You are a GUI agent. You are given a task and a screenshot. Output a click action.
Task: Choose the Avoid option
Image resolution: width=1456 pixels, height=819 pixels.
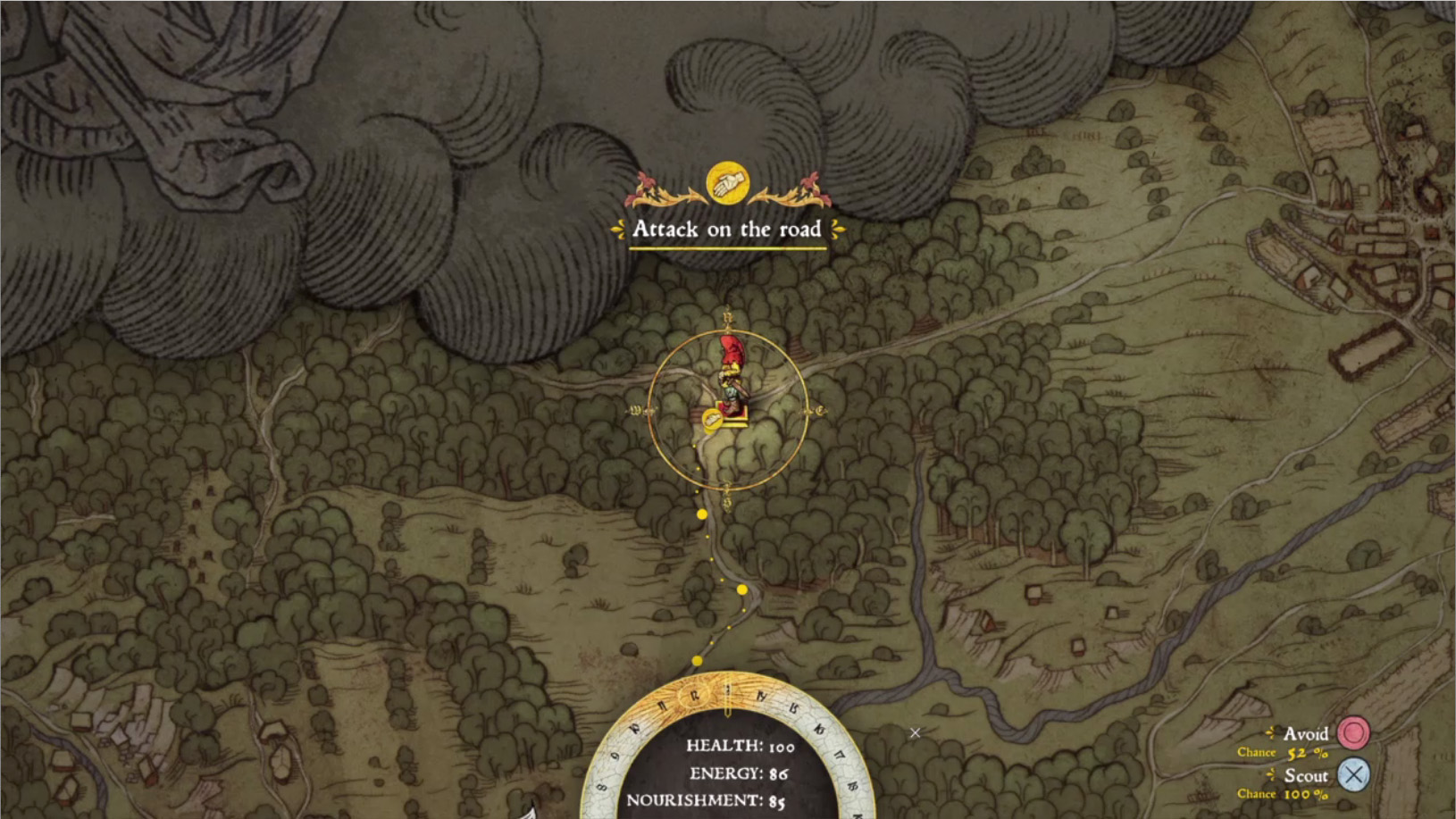tap(1352, 734)
